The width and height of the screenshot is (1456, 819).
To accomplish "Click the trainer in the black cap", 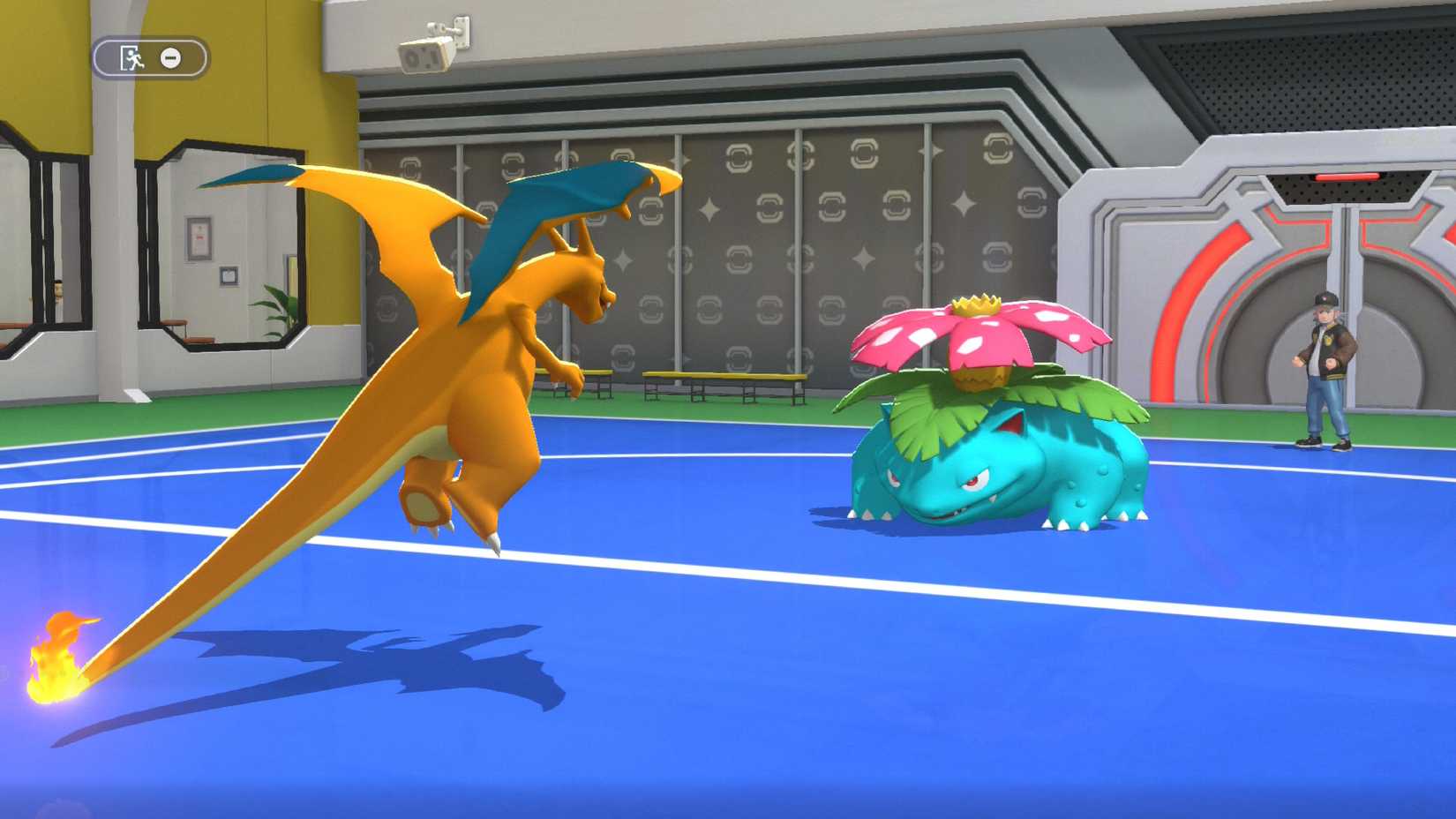I will click(1324, 371).
